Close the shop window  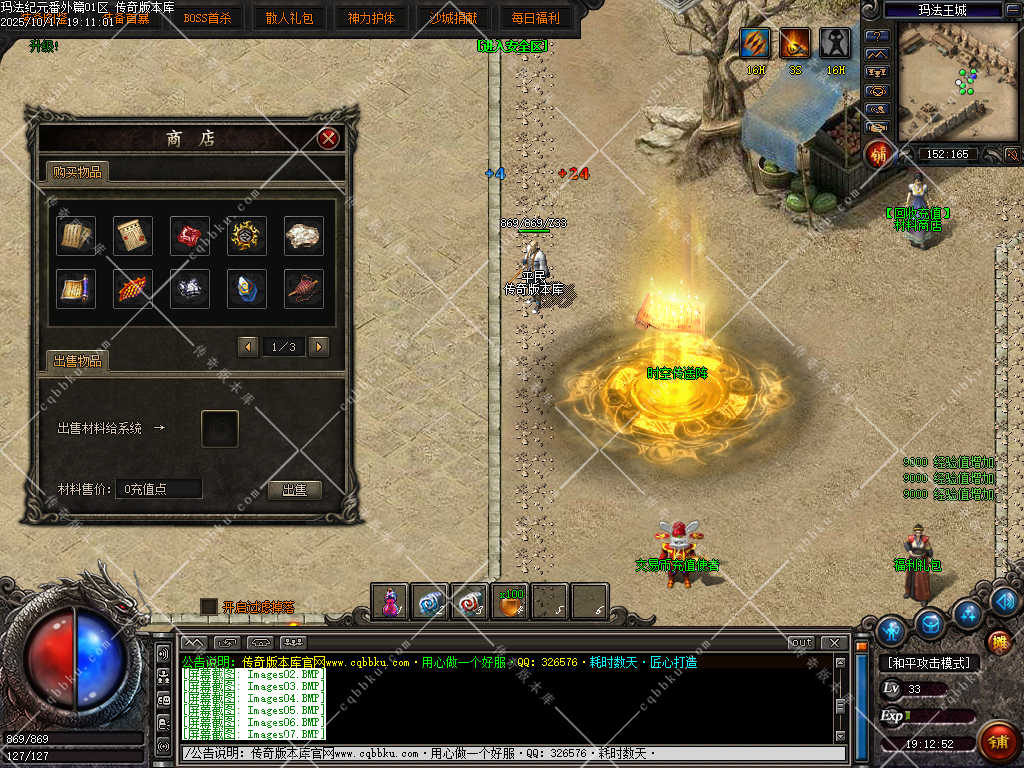click(x=328, y=139)
